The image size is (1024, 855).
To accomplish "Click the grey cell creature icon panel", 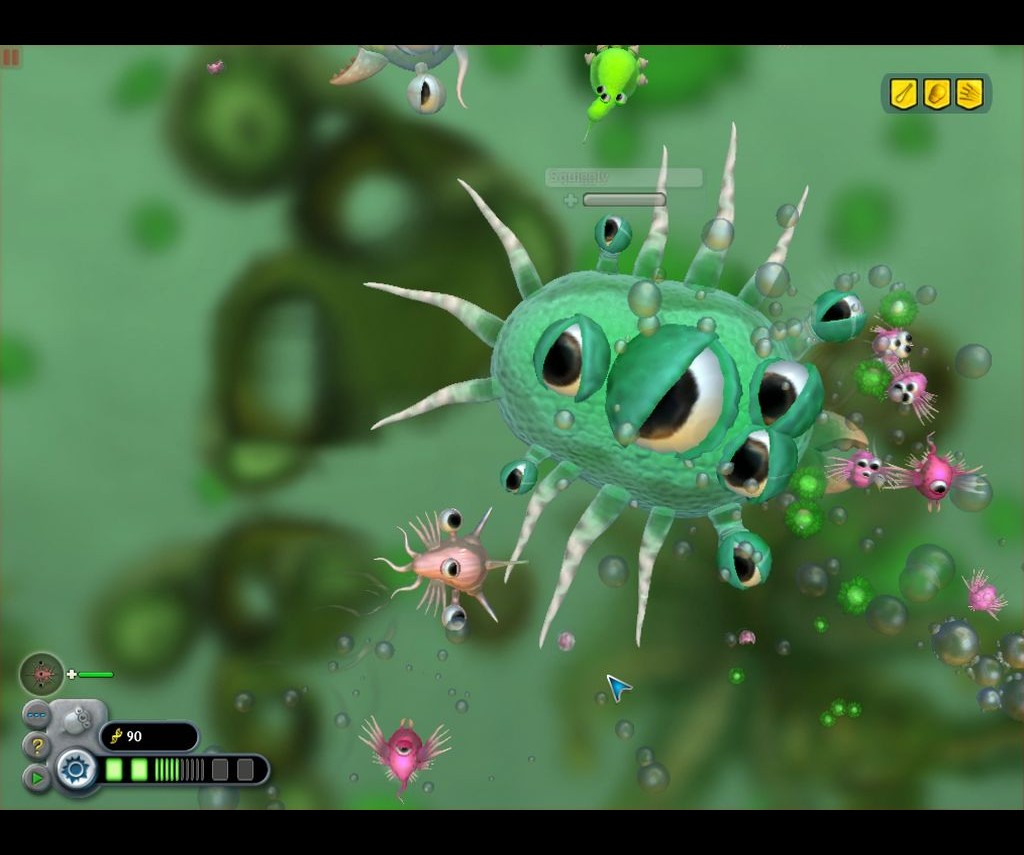I will coord(78,717).
